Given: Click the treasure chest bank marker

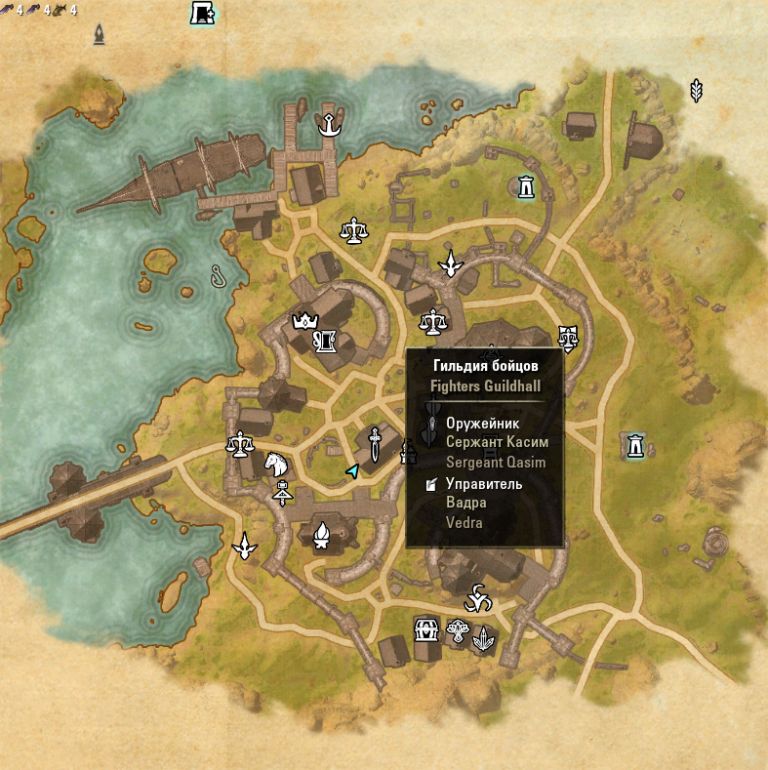Looking at the screenshot, I should [427, 631].
